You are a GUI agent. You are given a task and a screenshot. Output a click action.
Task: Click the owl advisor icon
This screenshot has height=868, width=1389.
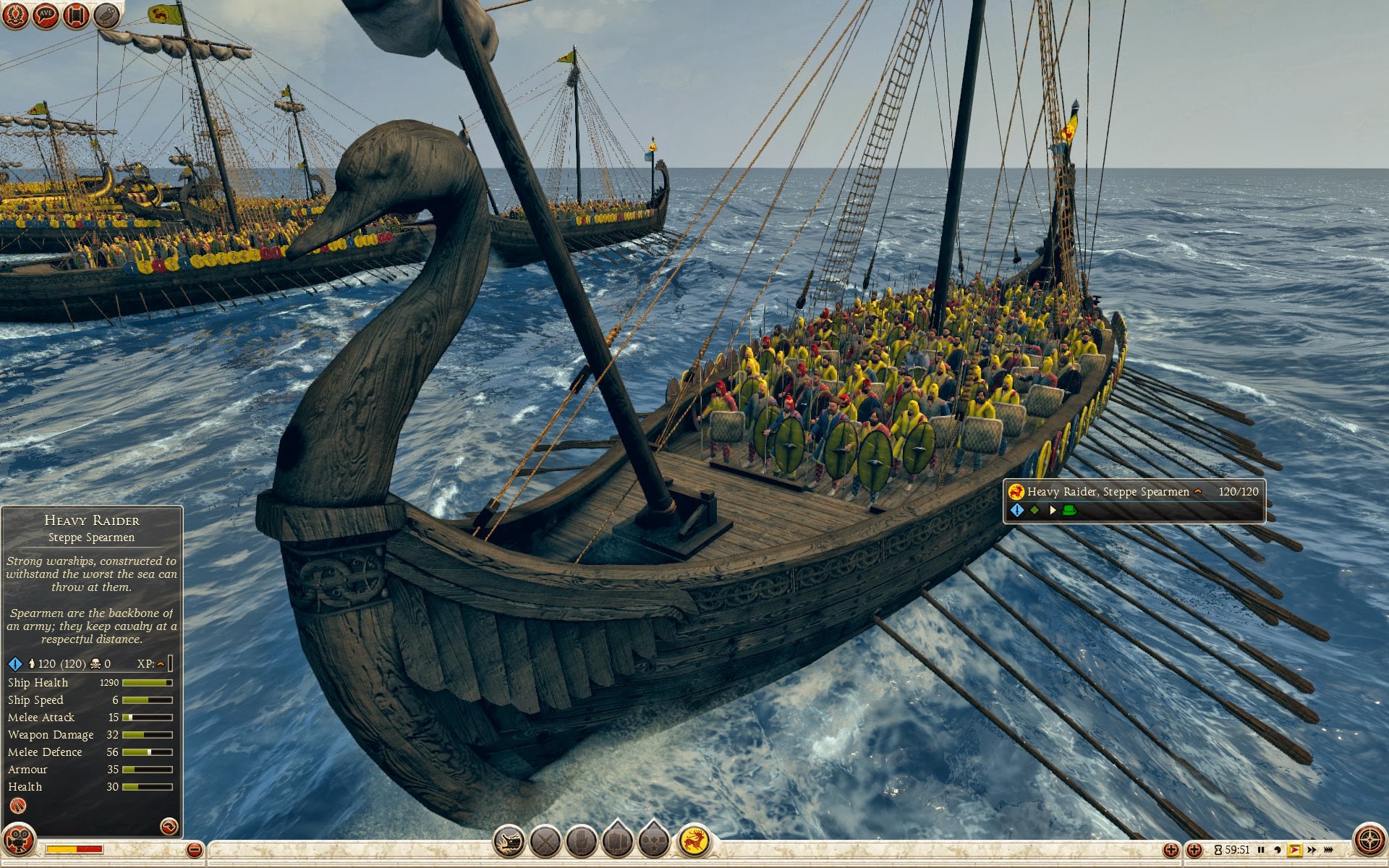pos(107,14)
